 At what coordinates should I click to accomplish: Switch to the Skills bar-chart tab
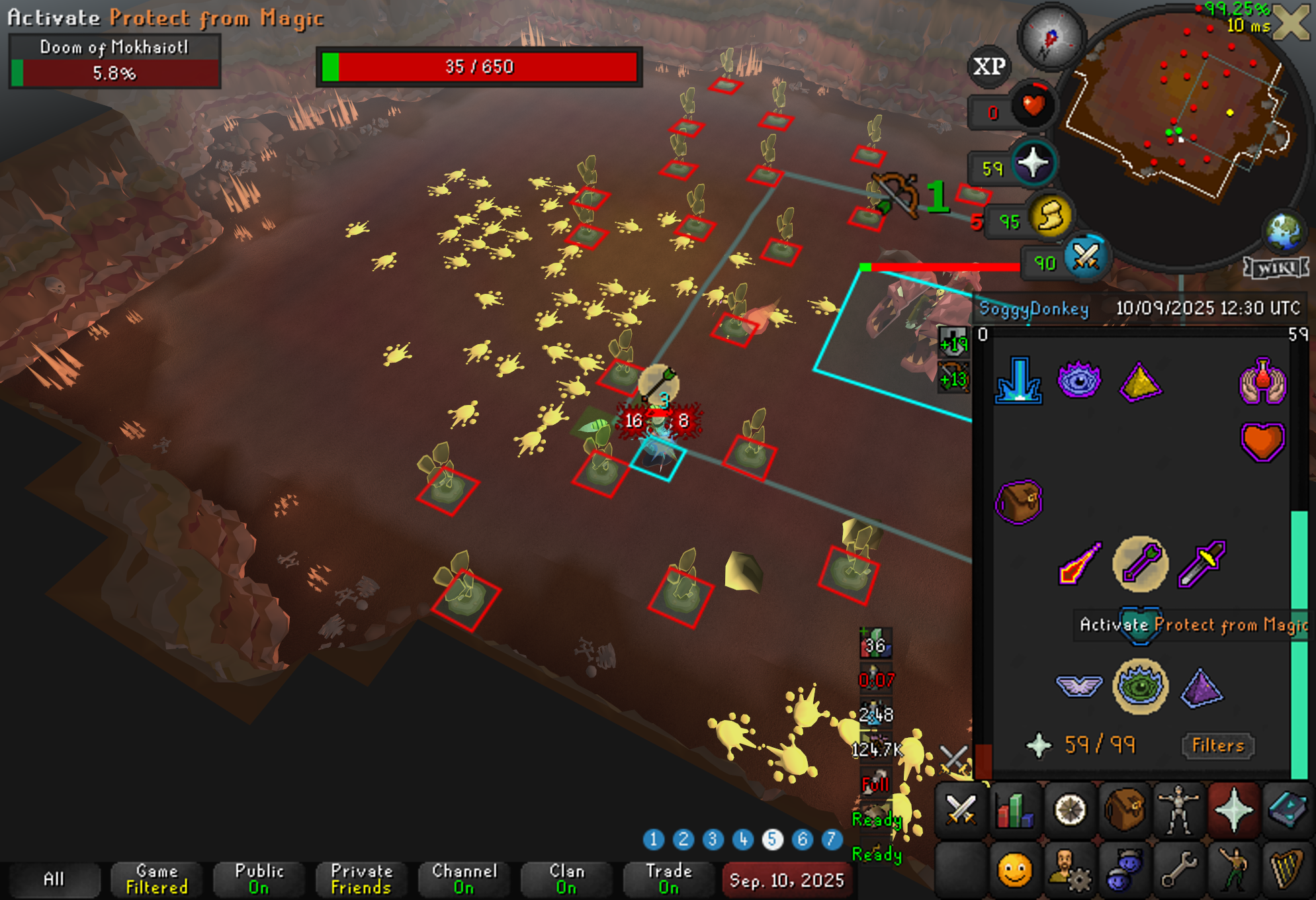click(1015, 810)
